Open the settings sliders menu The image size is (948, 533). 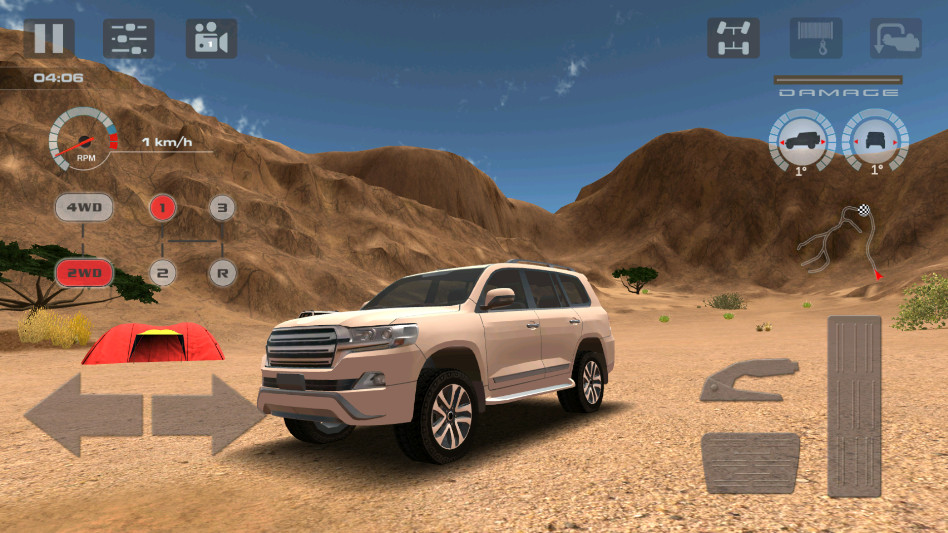coord(129,38)
